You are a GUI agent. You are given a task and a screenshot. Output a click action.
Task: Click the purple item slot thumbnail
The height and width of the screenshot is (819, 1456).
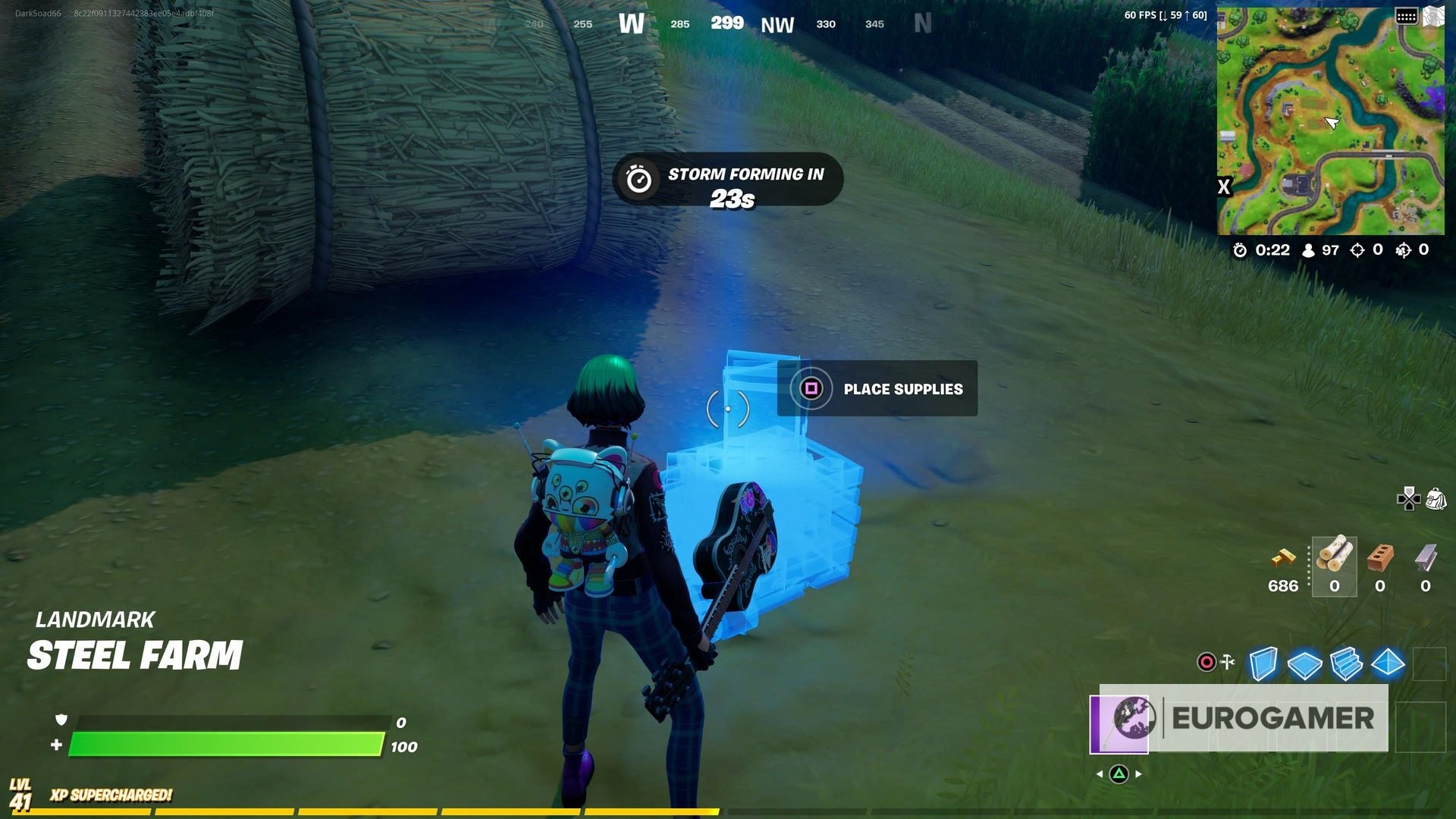tap(1120, 725)
